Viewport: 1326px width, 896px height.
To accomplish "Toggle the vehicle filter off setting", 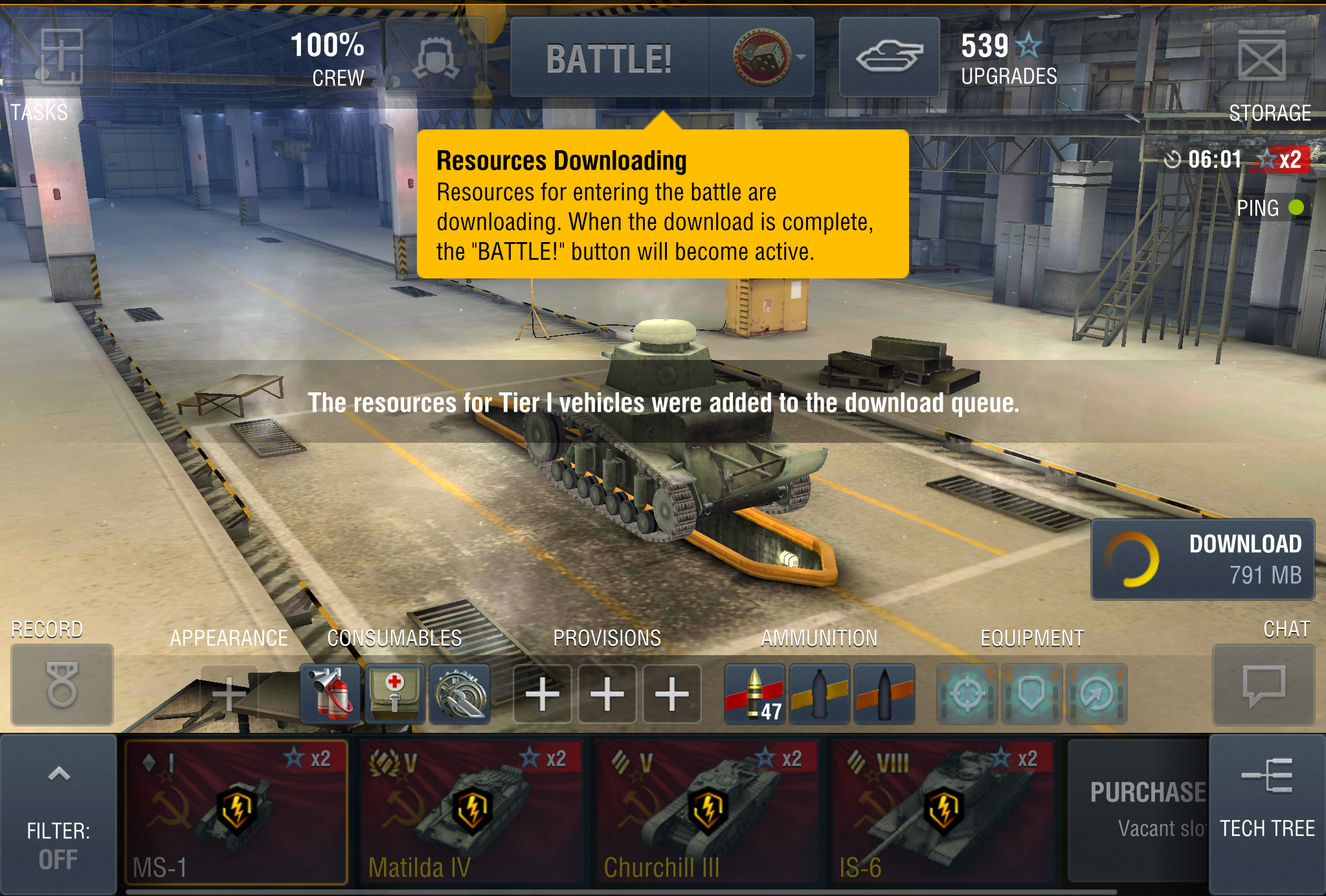I will 60,835.
